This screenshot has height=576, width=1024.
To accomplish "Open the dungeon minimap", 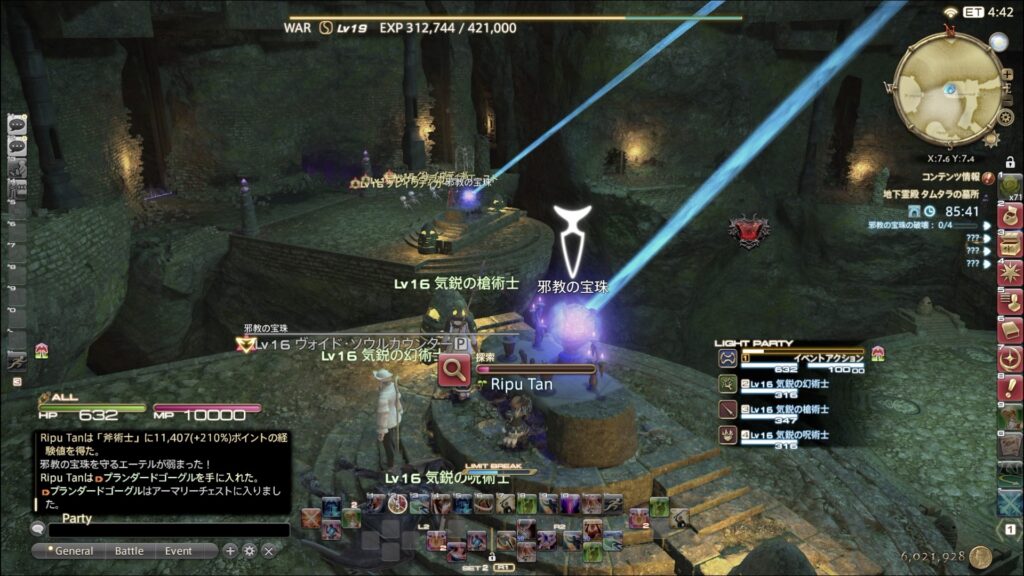I will point(946,86).
